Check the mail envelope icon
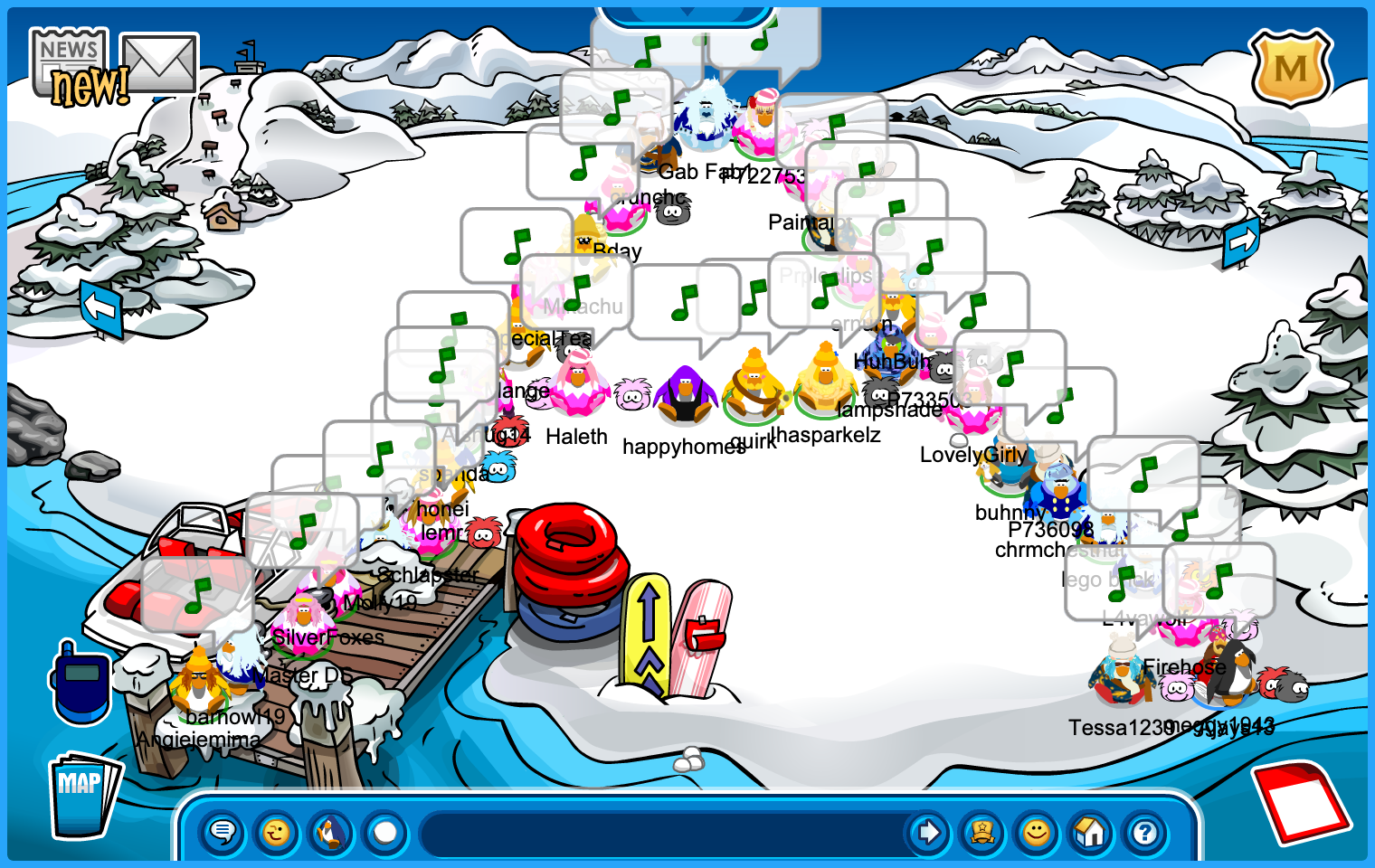Image resolution: width=1375 pixels, height=868 pixels. pos(160,63)
